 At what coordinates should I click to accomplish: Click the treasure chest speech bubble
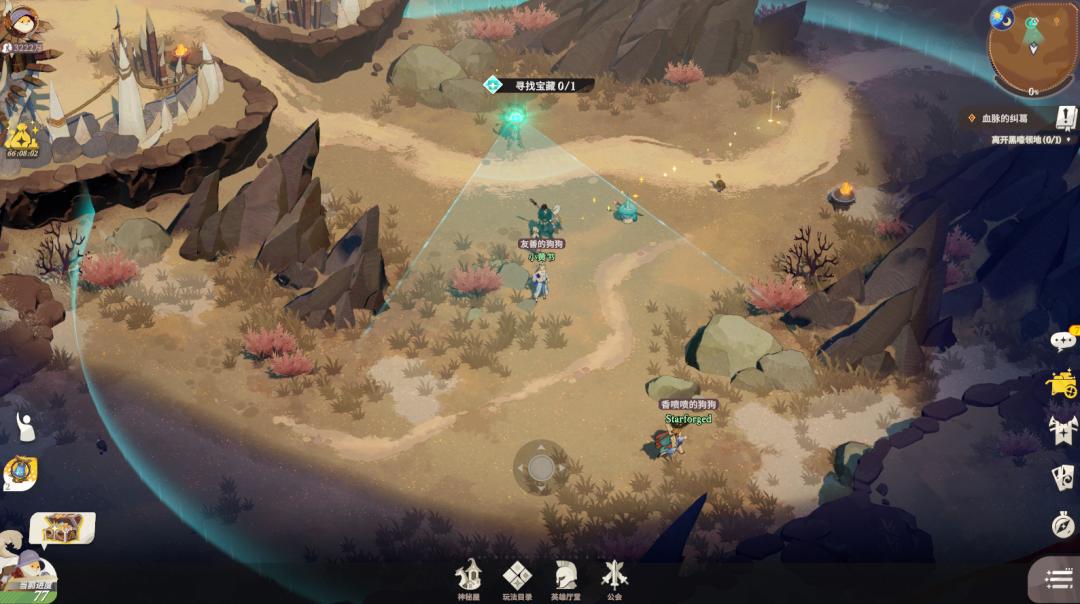pos(63,527)
